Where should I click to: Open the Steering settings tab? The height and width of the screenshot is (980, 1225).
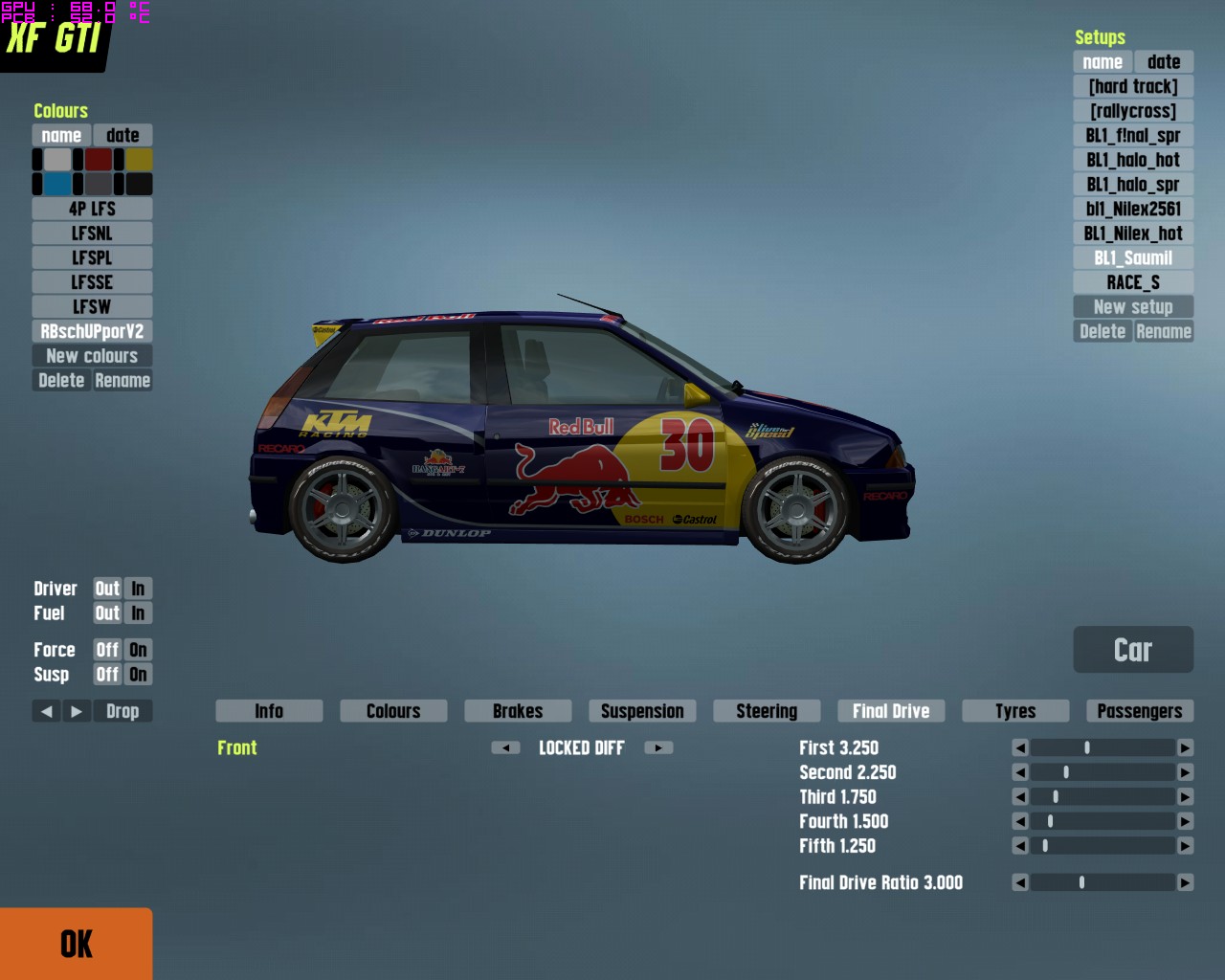tap(767, 711)
